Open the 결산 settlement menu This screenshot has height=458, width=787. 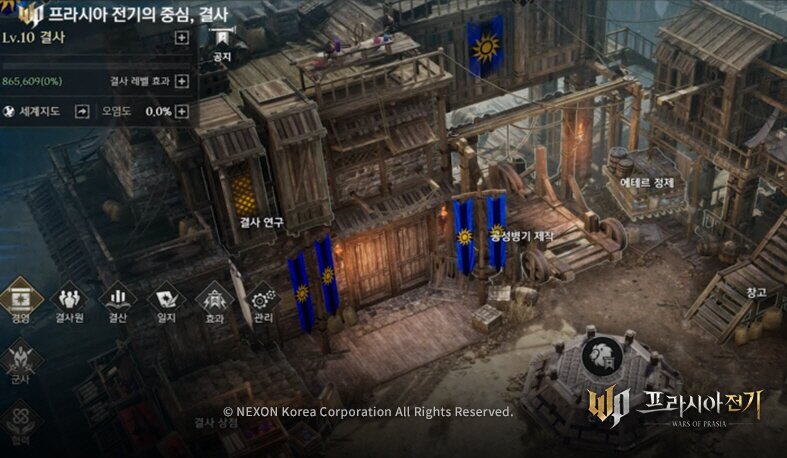pyautogui.click(x=117, y=301)
